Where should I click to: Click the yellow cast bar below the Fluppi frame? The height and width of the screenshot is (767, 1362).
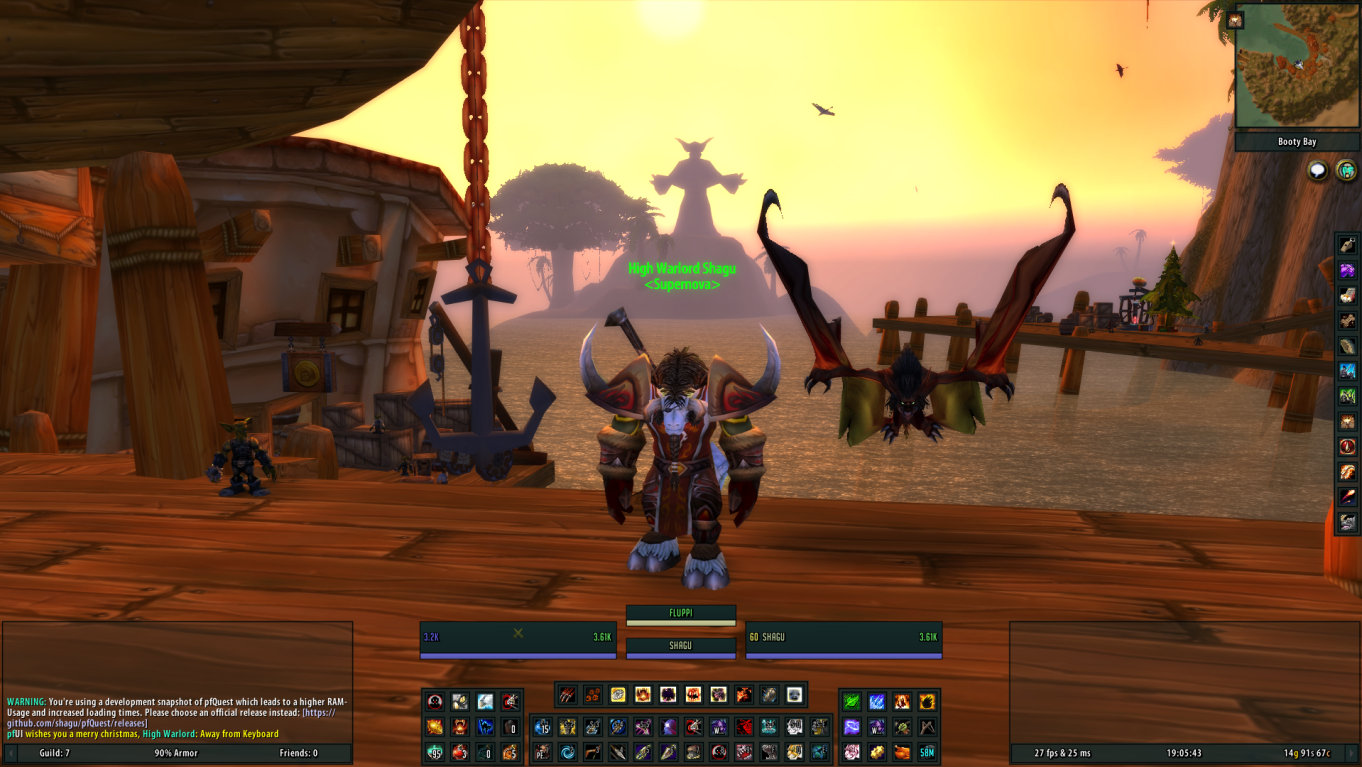(x=680, y=625)
